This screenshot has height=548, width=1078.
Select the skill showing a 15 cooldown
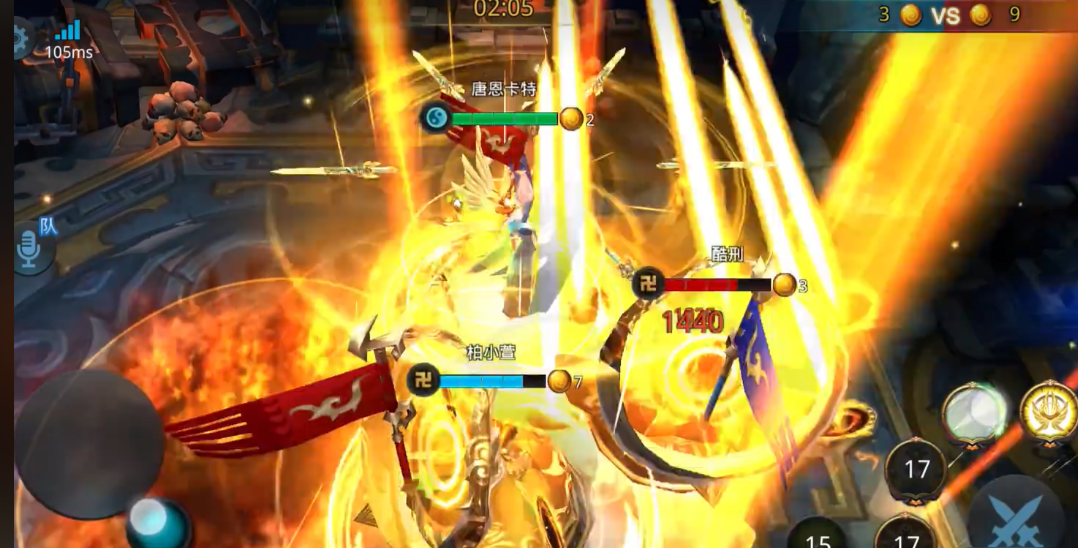click(819, 536)
